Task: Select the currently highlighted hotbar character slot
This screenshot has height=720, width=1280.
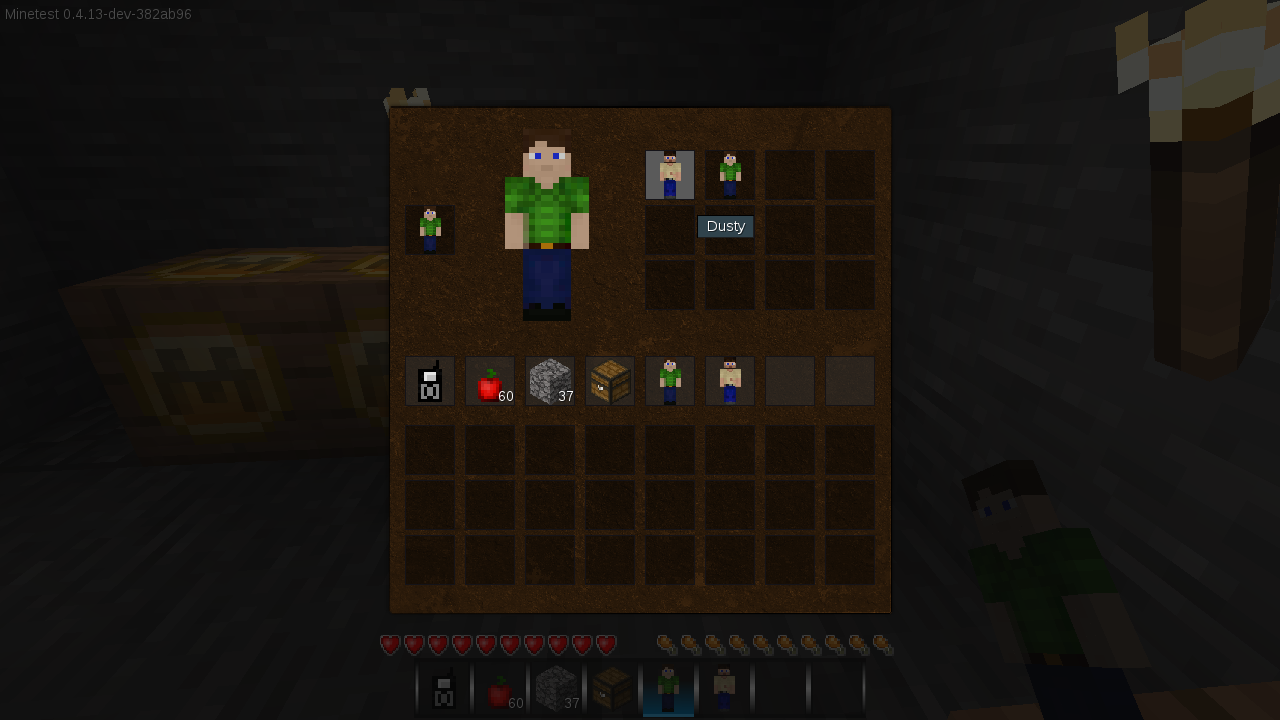Action: point(669,690)
